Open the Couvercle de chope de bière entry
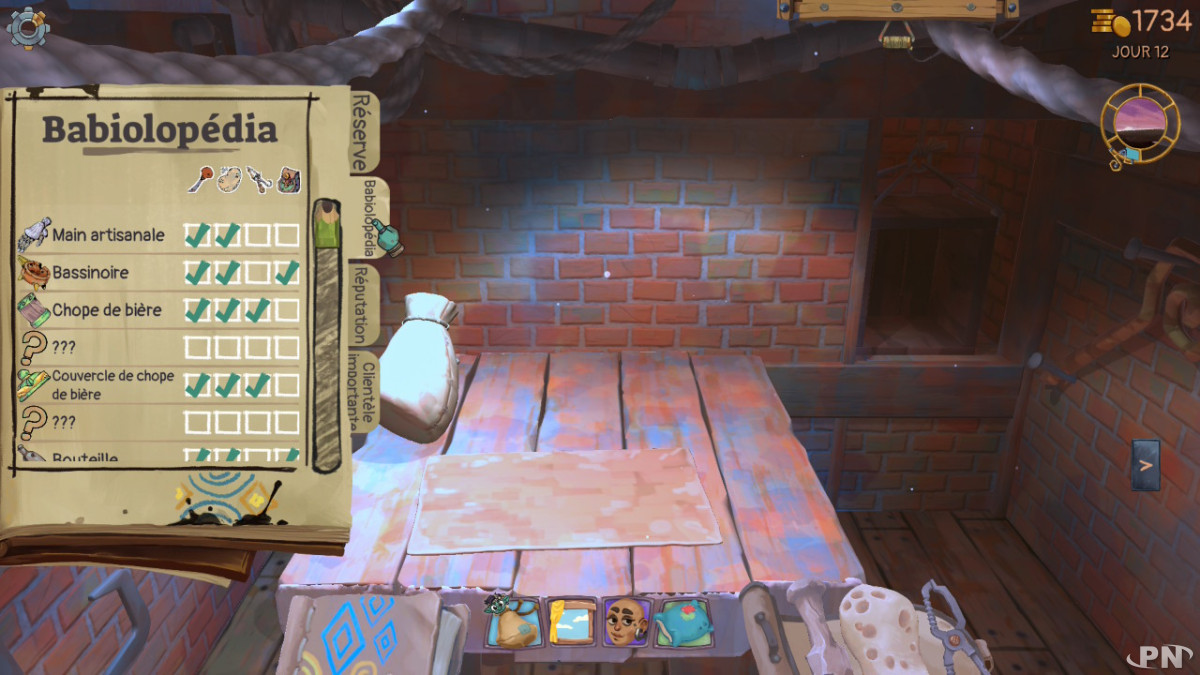The height and width of the screenshot is (675, 1200). click(112, 385)
